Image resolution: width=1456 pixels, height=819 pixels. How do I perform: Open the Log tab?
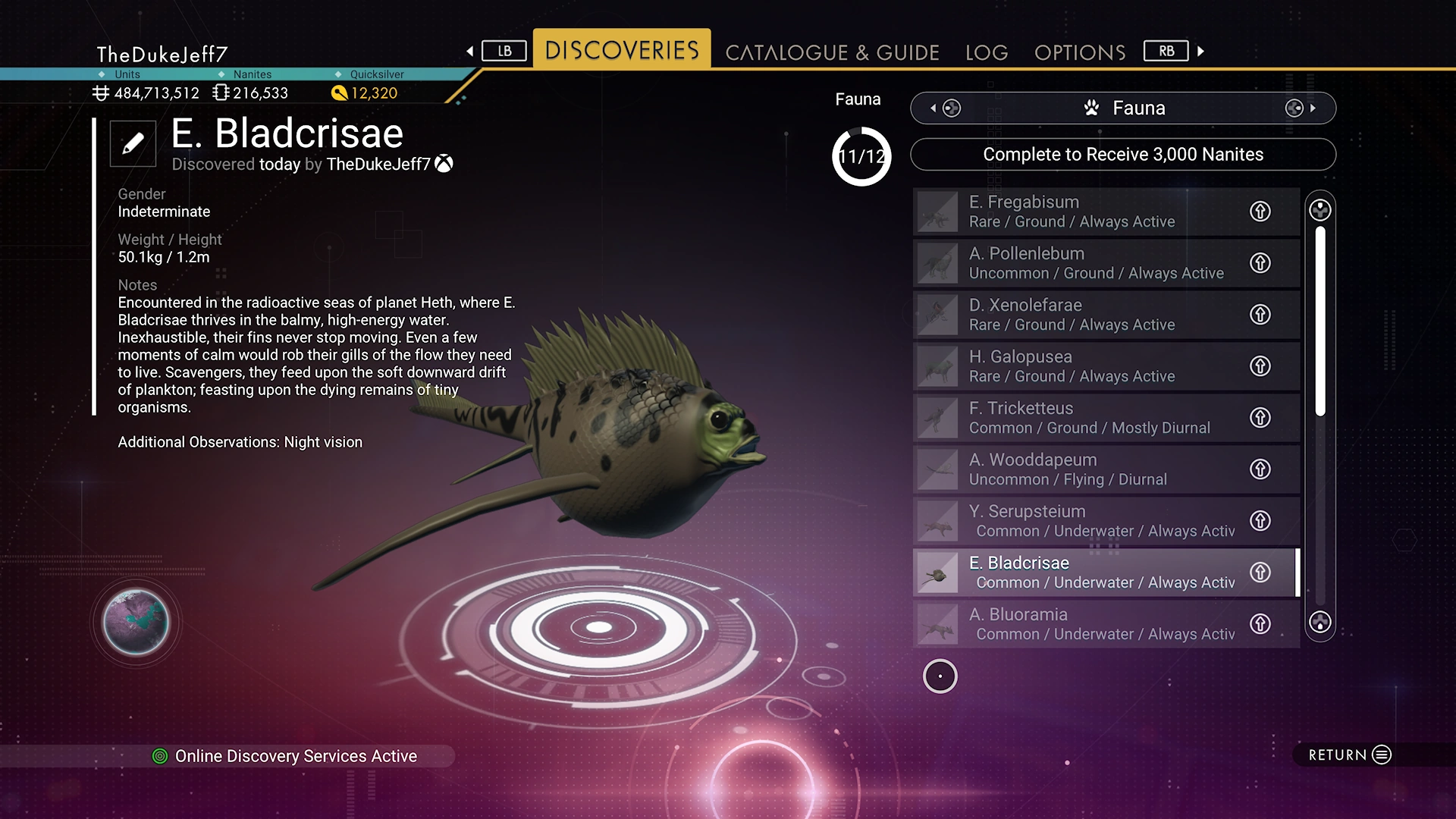click(987, 52)
